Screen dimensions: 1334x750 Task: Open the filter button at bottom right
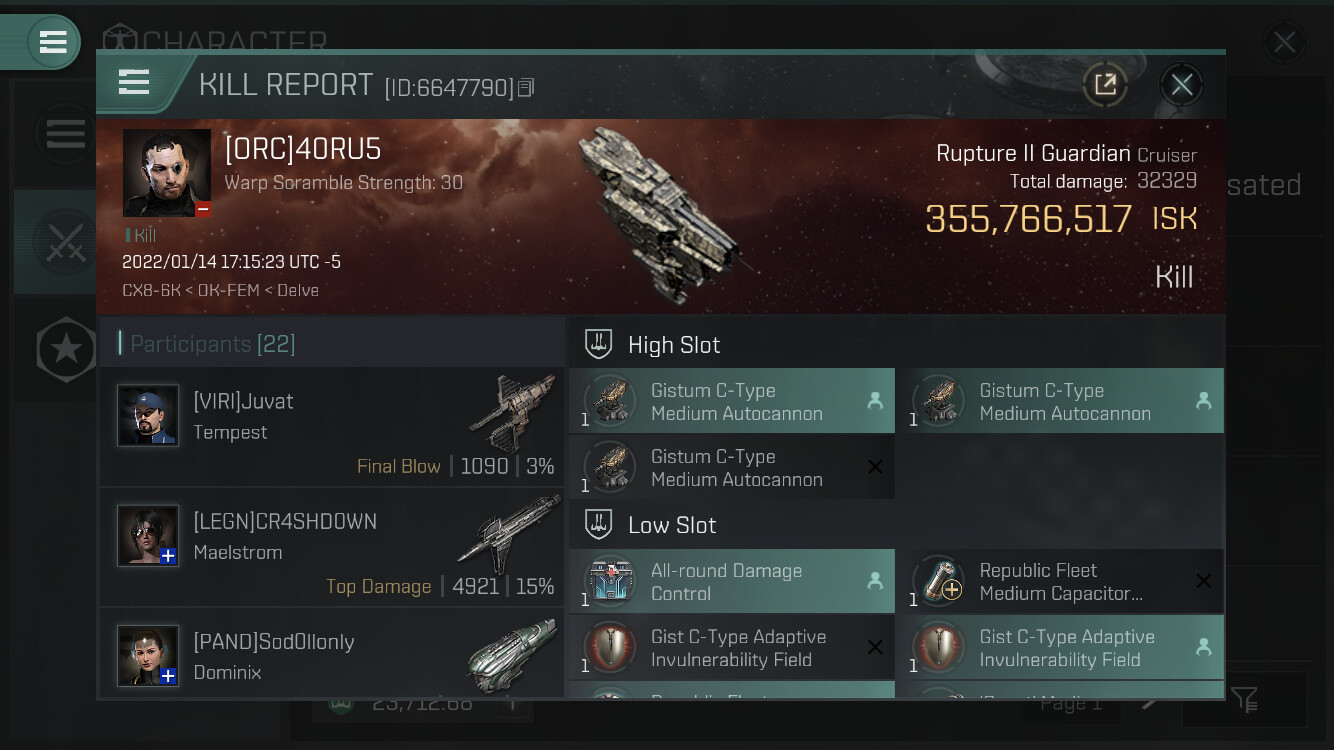(1245, 700)
